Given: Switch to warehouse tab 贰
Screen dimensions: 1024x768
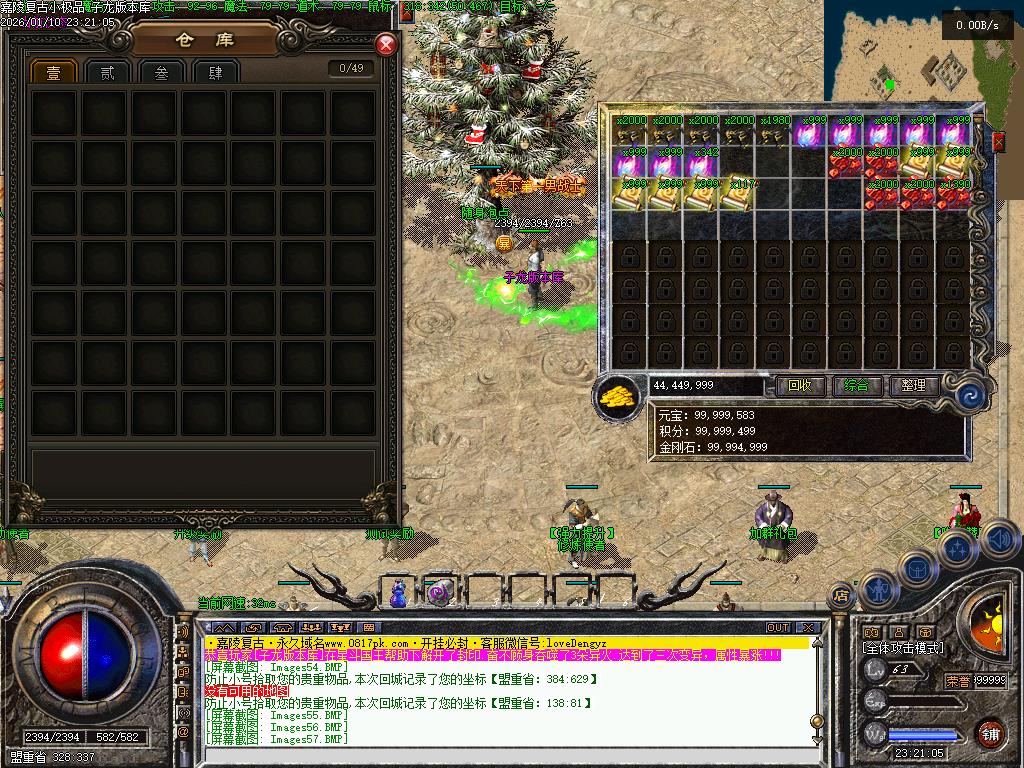Looking at the screenshot, I should pos(107,73).
